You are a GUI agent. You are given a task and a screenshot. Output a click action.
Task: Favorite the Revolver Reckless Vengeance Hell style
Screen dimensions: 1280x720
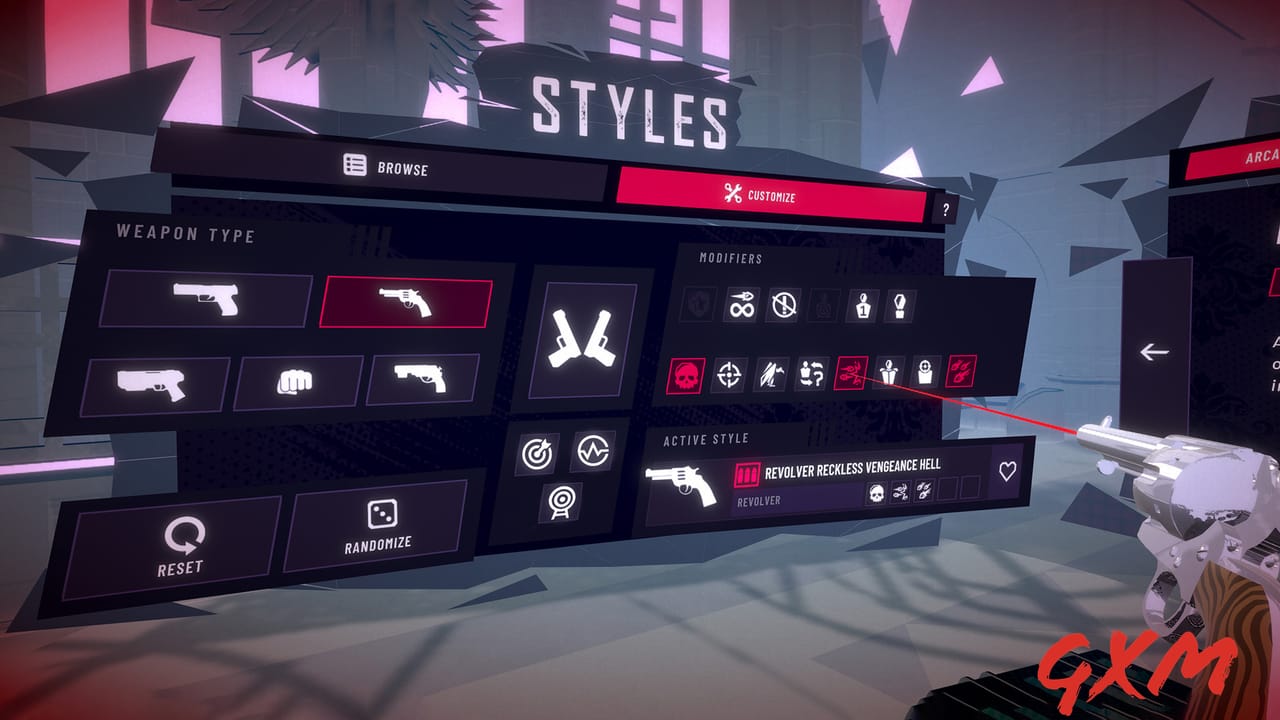click(x=1005, y=471)
